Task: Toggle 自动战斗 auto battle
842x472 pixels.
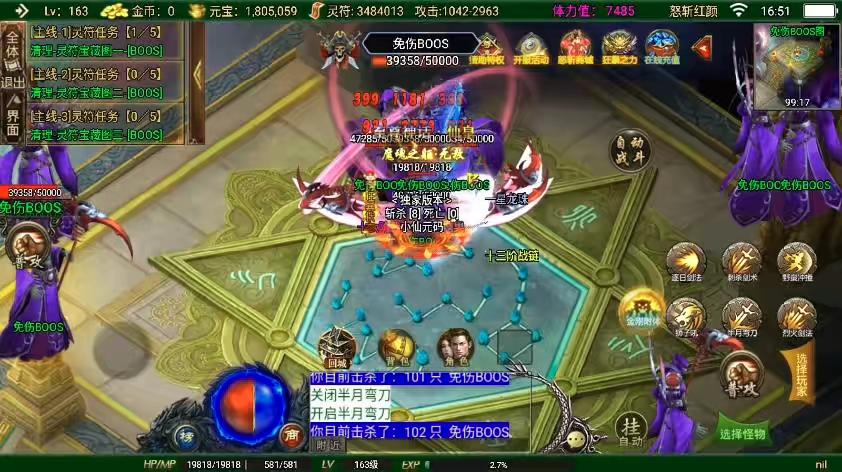Action: click(x=630, y=152)
